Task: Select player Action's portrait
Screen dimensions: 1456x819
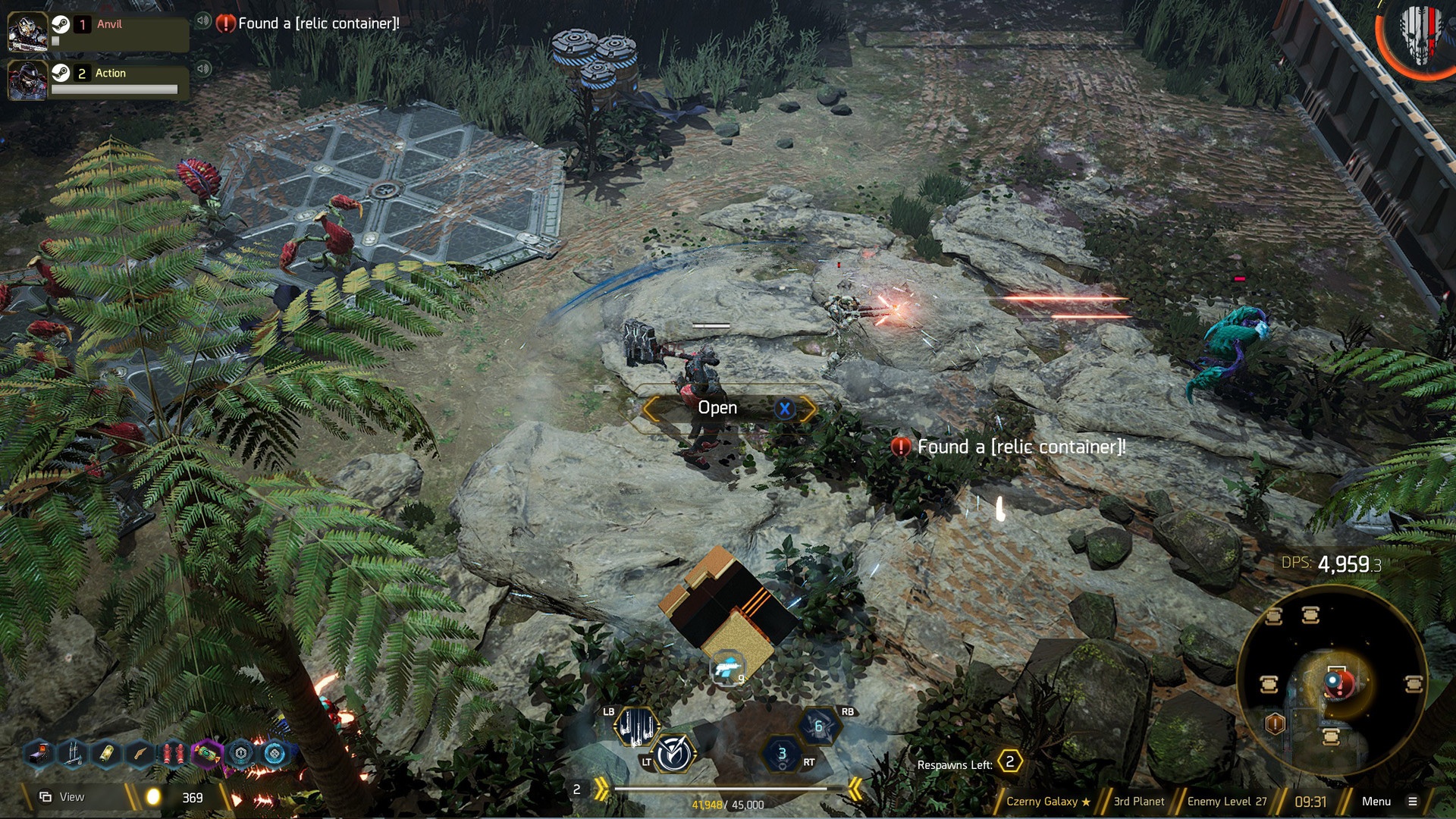Action: pos(27,80)
